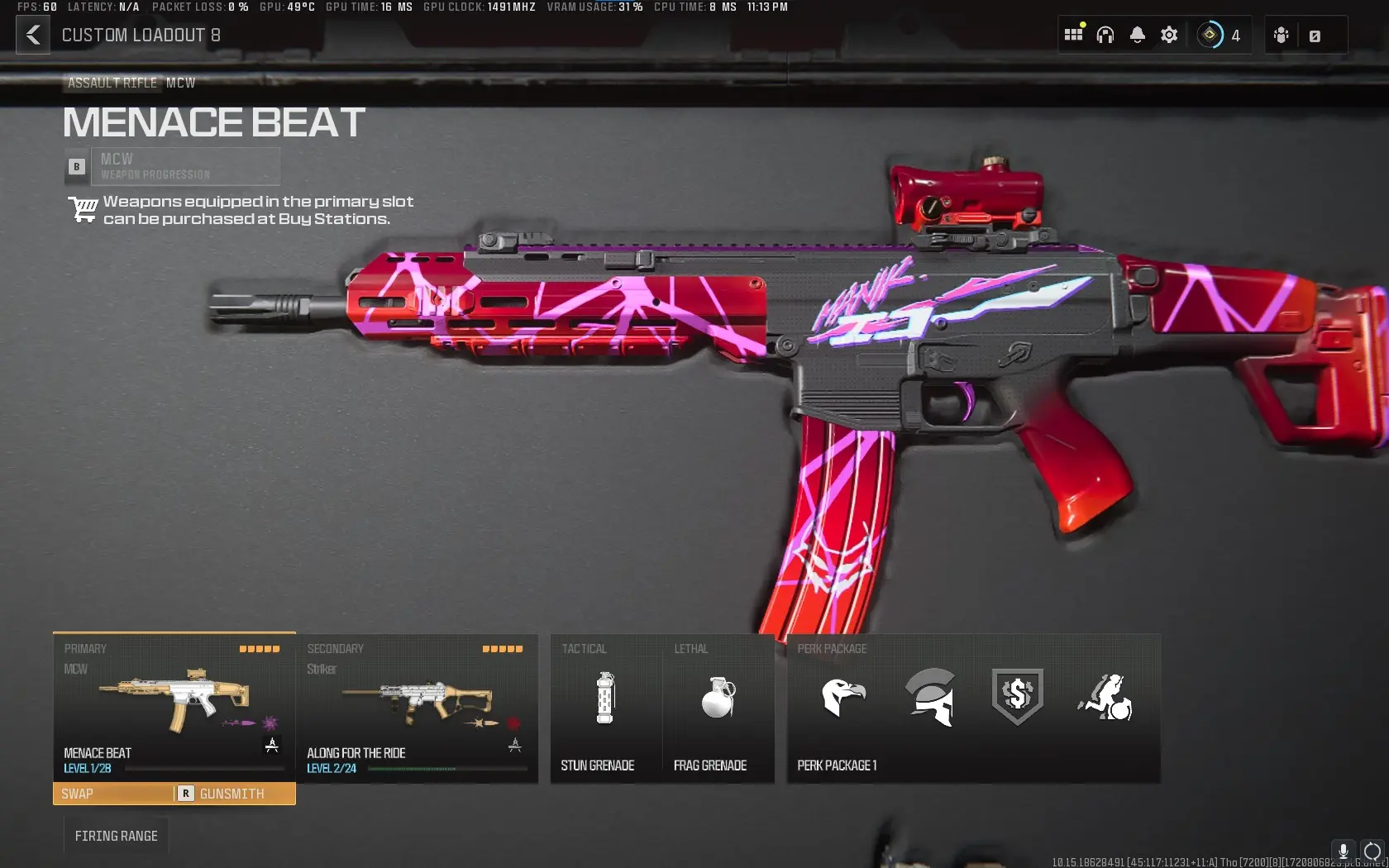
Task: Click the controller input icon
Action: (x=1280, y=35)
